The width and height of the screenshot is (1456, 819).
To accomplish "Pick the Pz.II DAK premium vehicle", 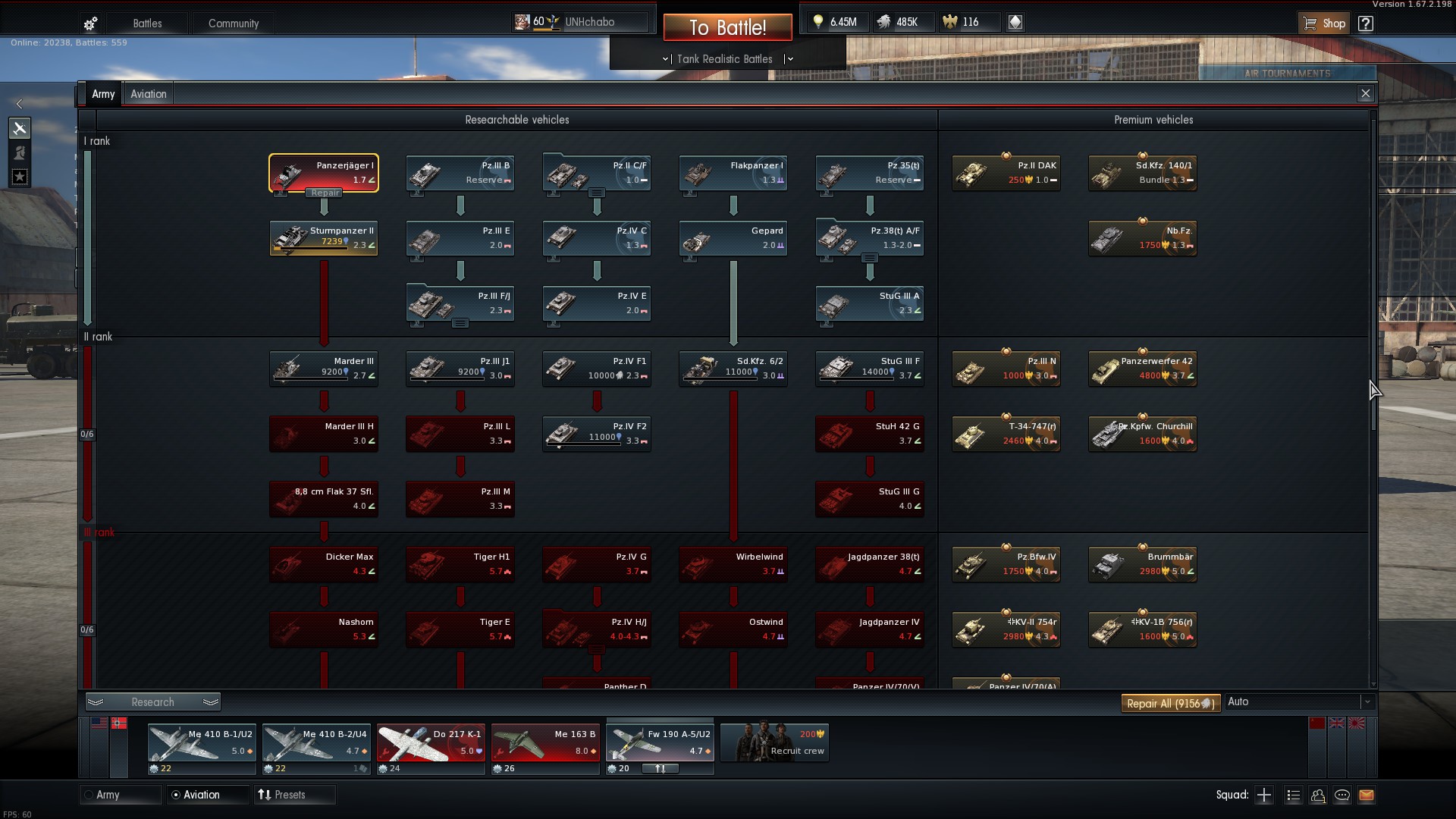I will pyautogui.click(x=1006, y=173).
